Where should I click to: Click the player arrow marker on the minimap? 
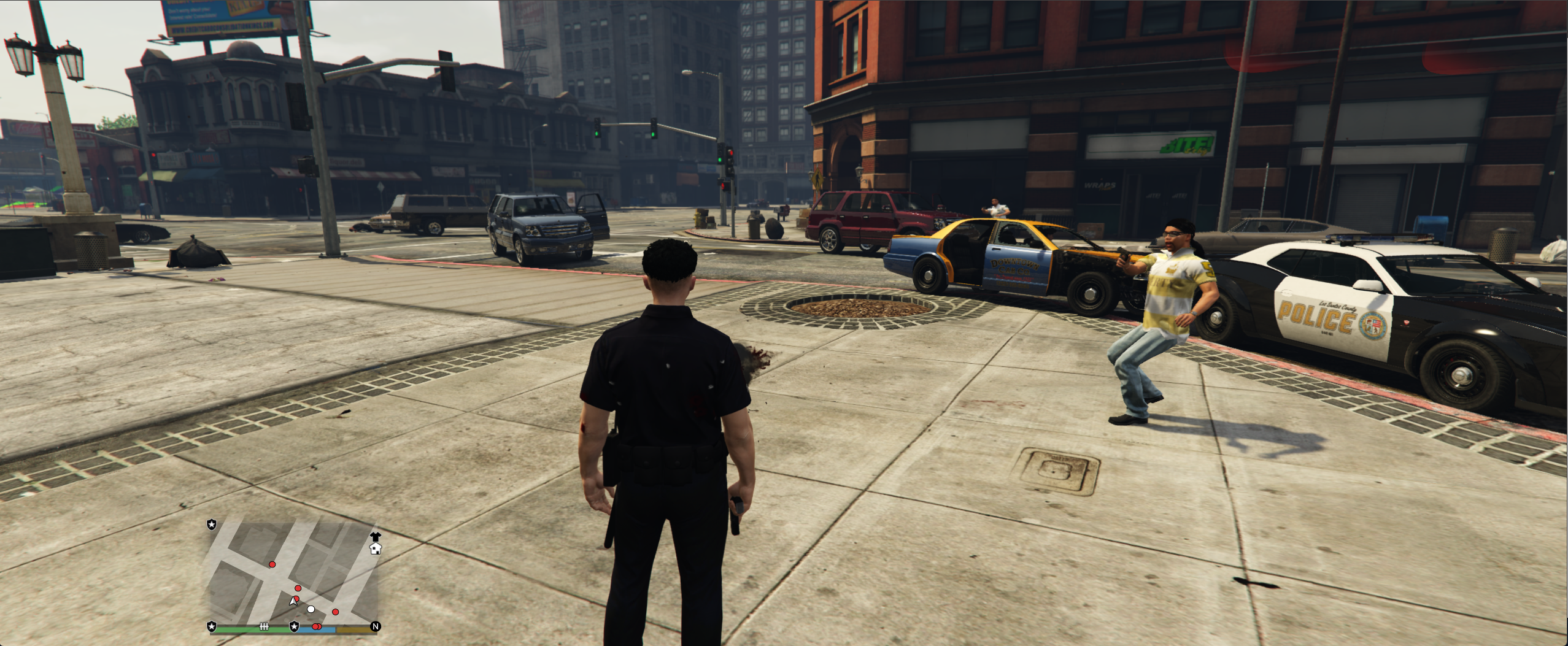[x=293, y=602]
